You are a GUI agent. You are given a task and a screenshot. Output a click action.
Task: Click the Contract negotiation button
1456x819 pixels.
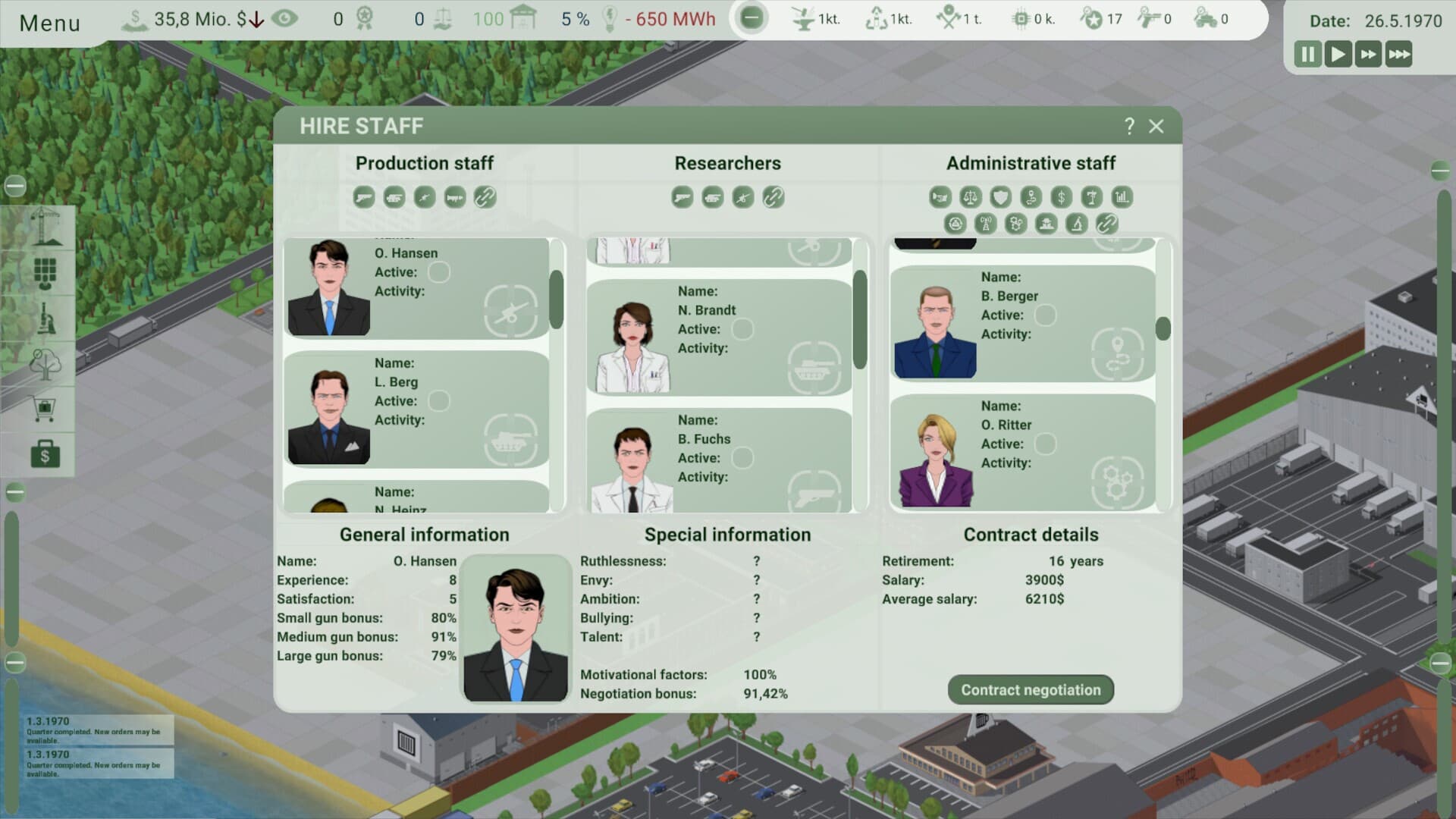(1031, 689)
